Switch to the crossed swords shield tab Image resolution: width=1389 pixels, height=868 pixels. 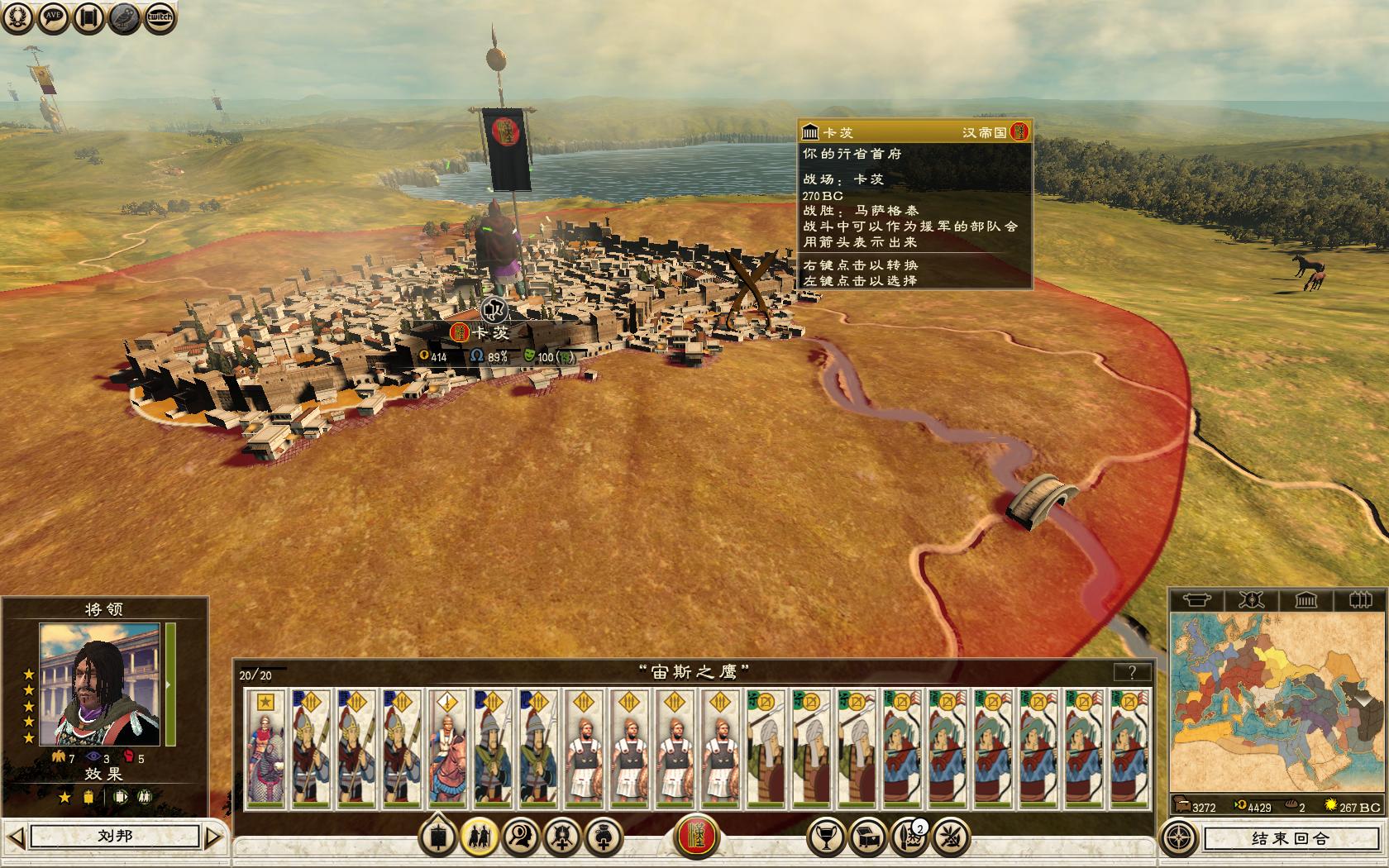(1251, 599)
